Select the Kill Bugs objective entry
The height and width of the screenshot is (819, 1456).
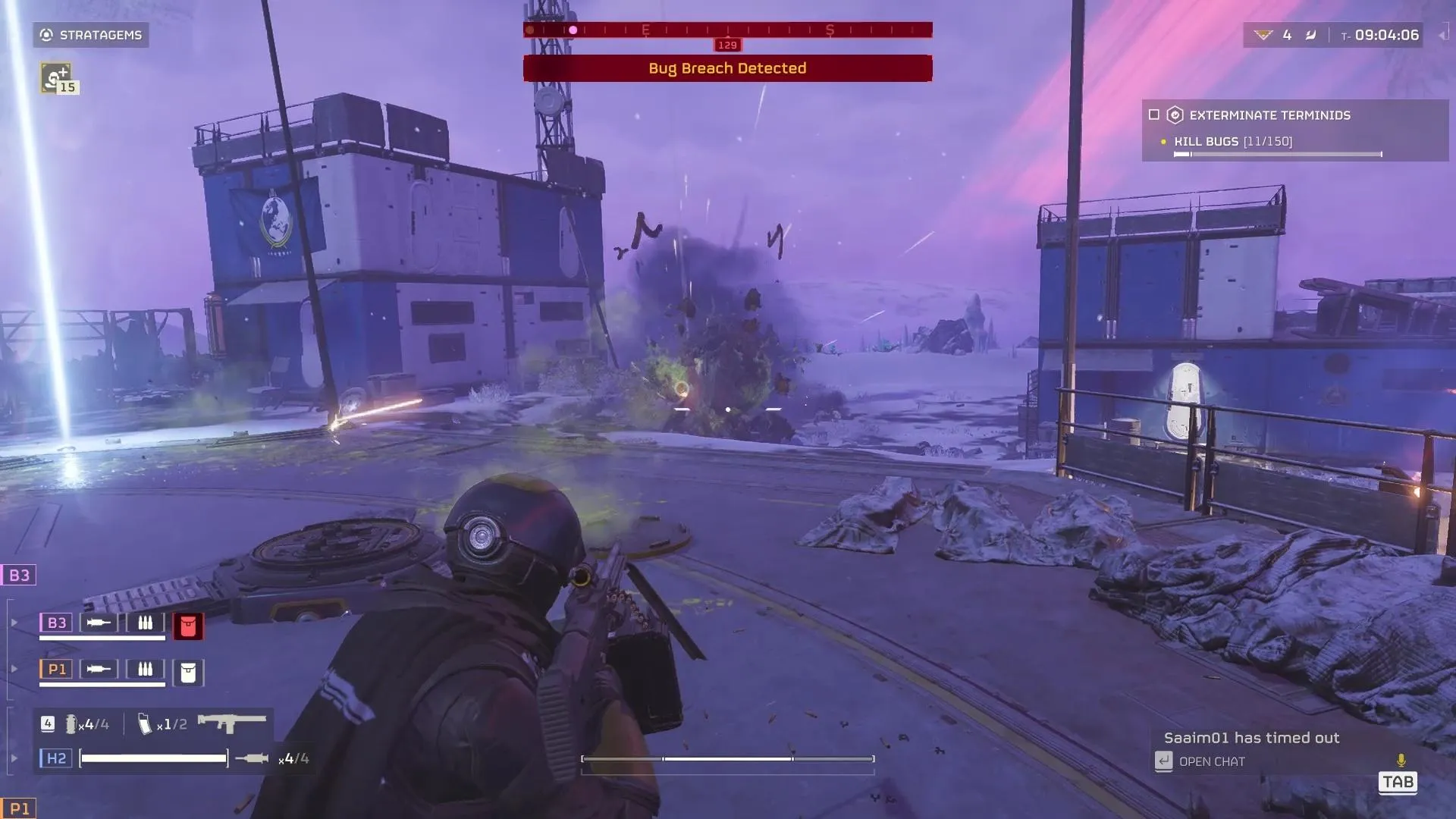tap(1233, 142)
